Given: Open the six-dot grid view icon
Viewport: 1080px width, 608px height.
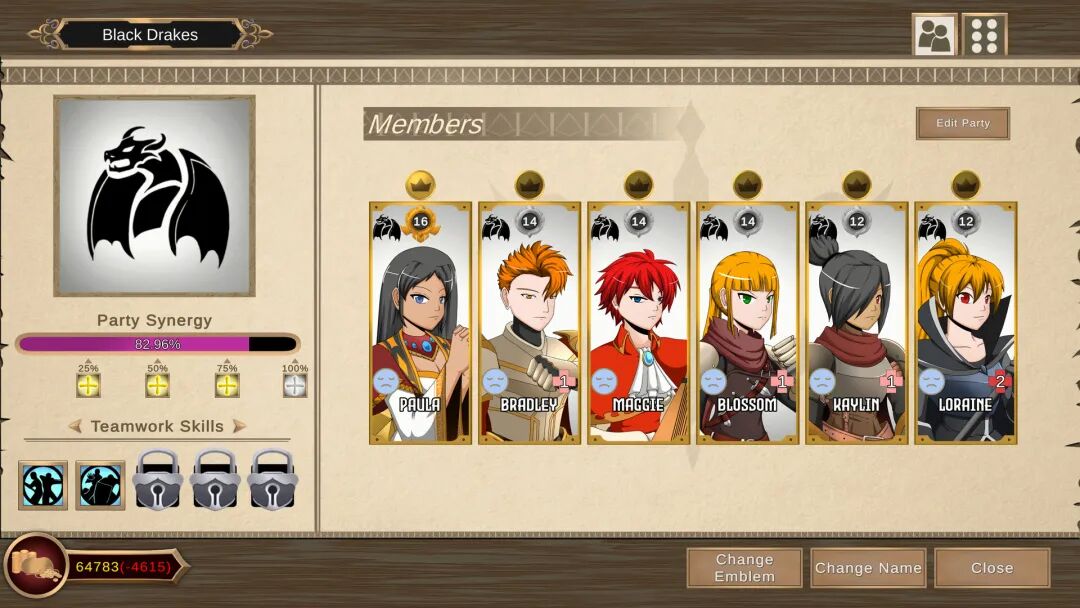Looking at the screenshot, I should 984,35.
